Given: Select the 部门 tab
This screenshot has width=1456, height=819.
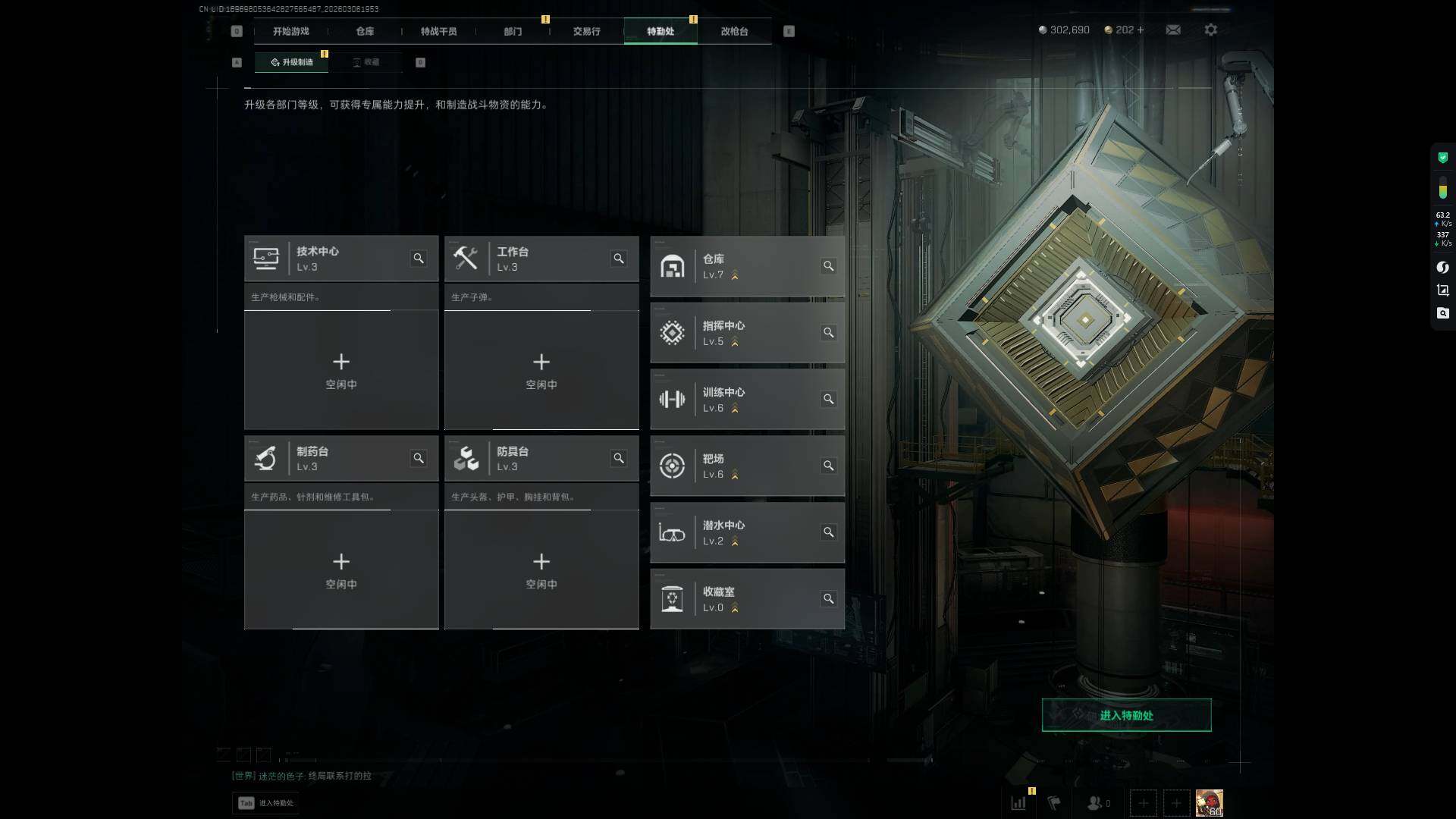Looking at the screenshot, I should click(513, 31).
